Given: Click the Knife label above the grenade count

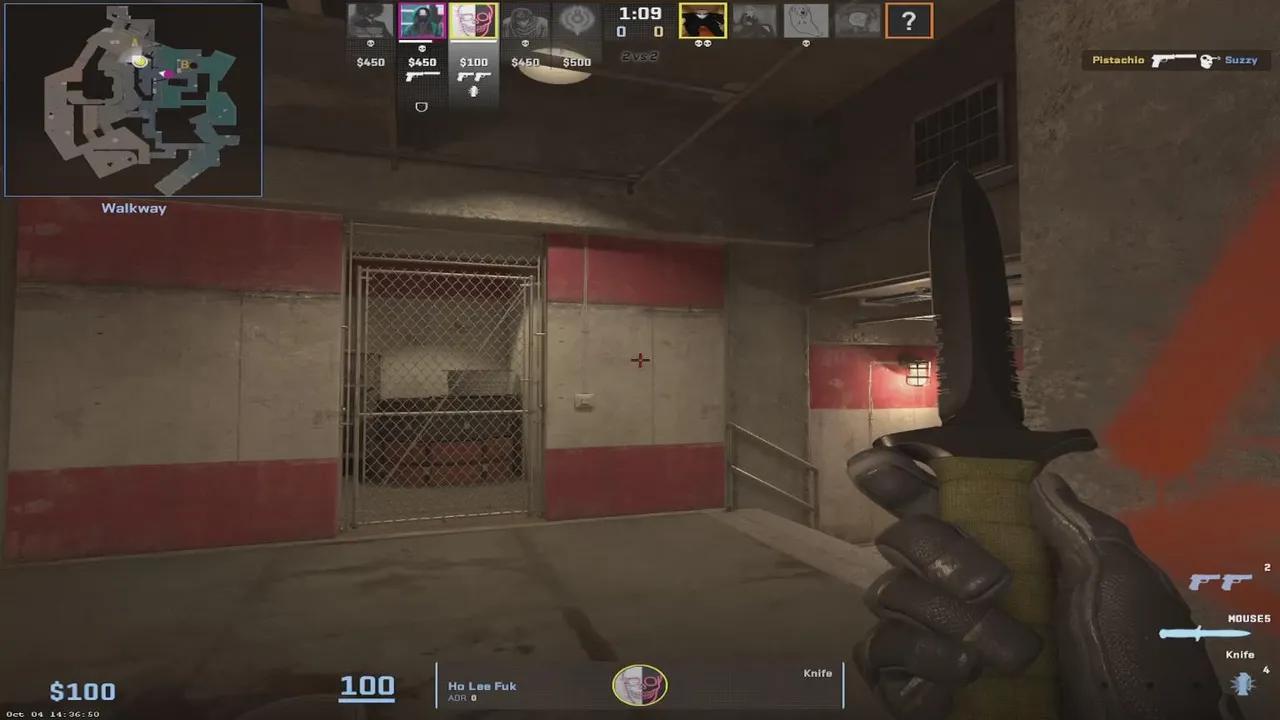Looking at the screenshot, I should 1239,654.
